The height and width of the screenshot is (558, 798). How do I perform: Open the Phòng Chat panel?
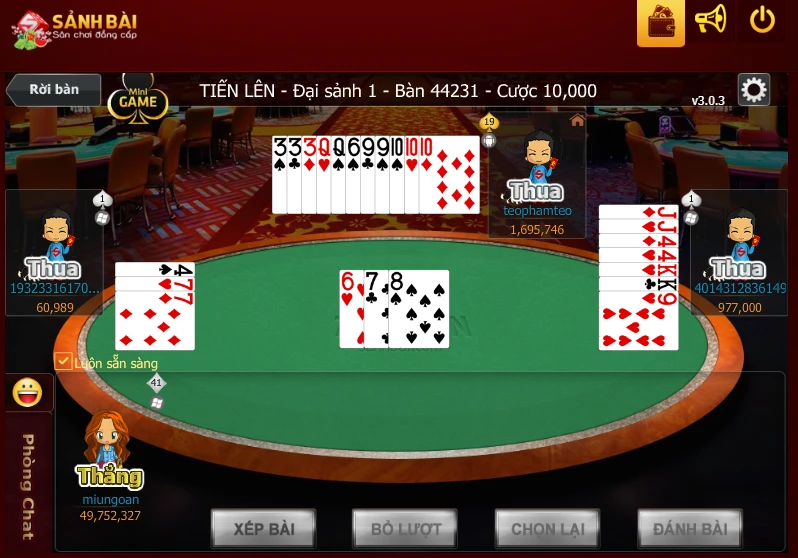(x=27, y=486)
